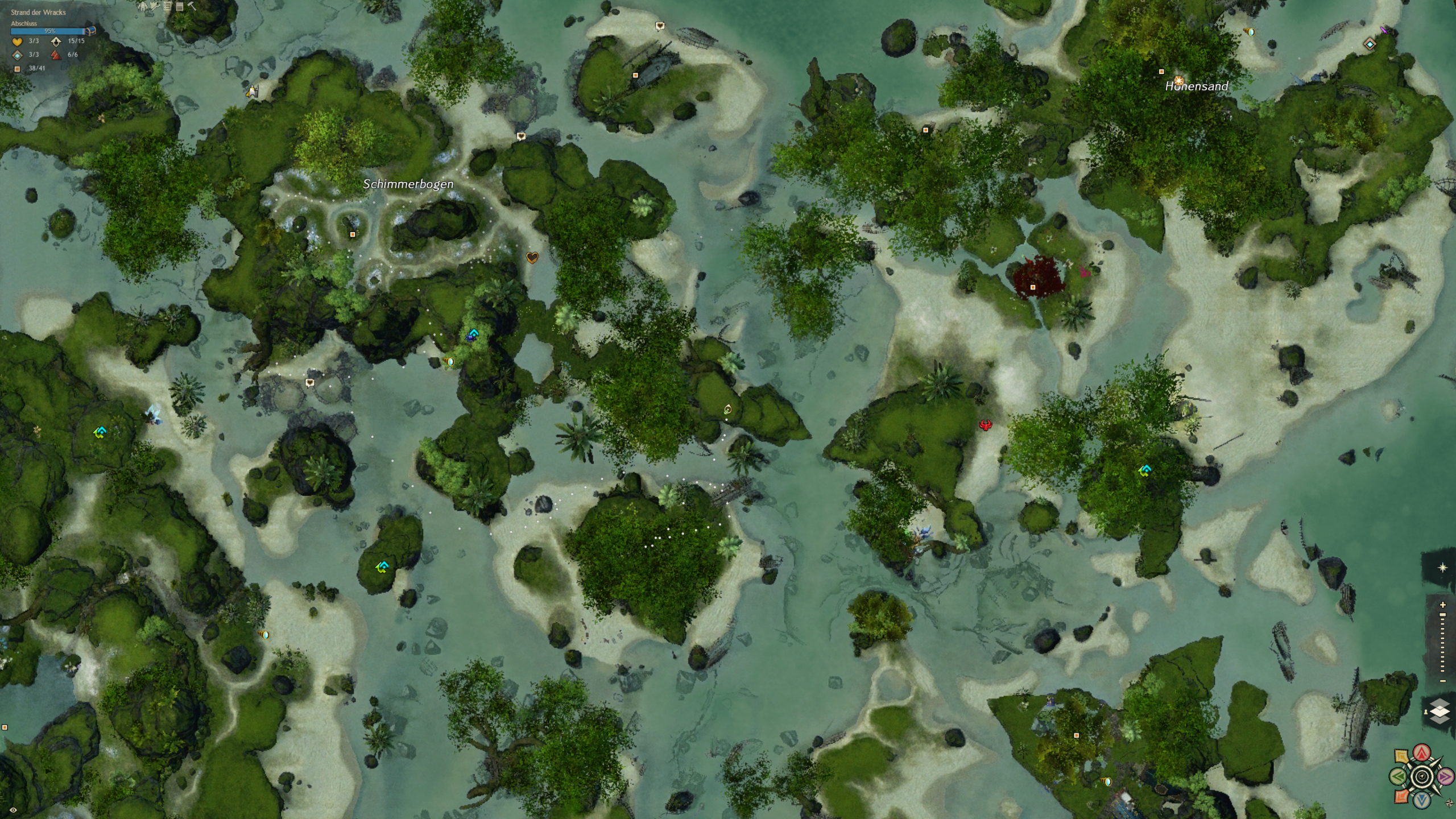Open the hammer icon in the top toolbar
1456x819 pixels.
(192, 6)
